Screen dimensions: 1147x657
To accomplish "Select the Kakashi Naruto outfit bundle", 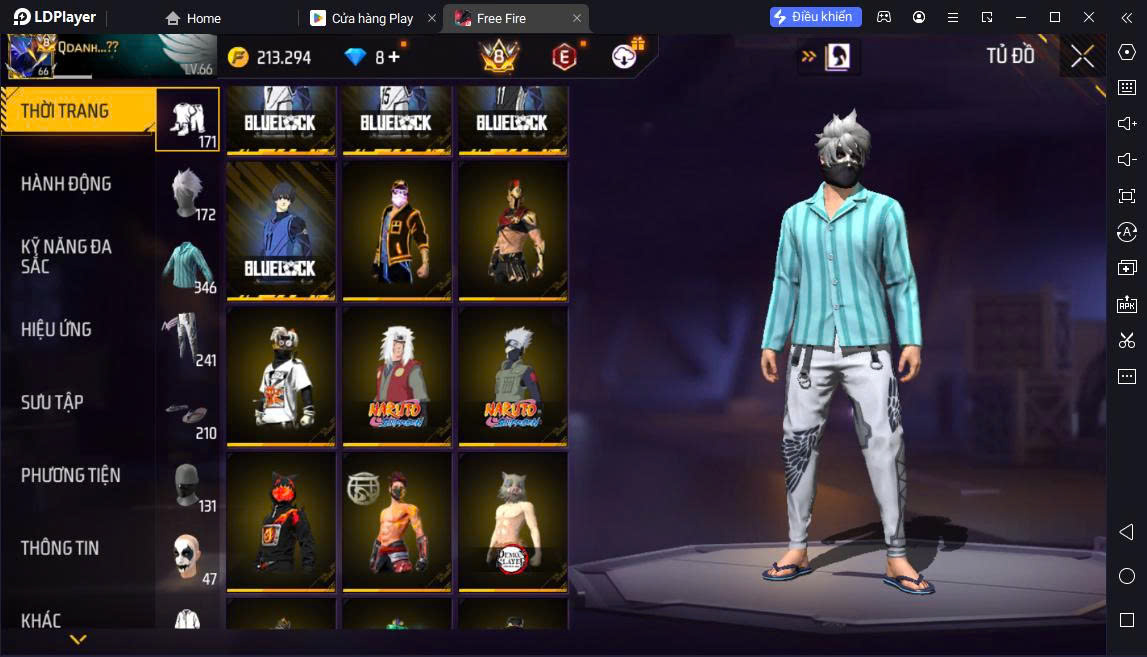I will coord(513,374).
